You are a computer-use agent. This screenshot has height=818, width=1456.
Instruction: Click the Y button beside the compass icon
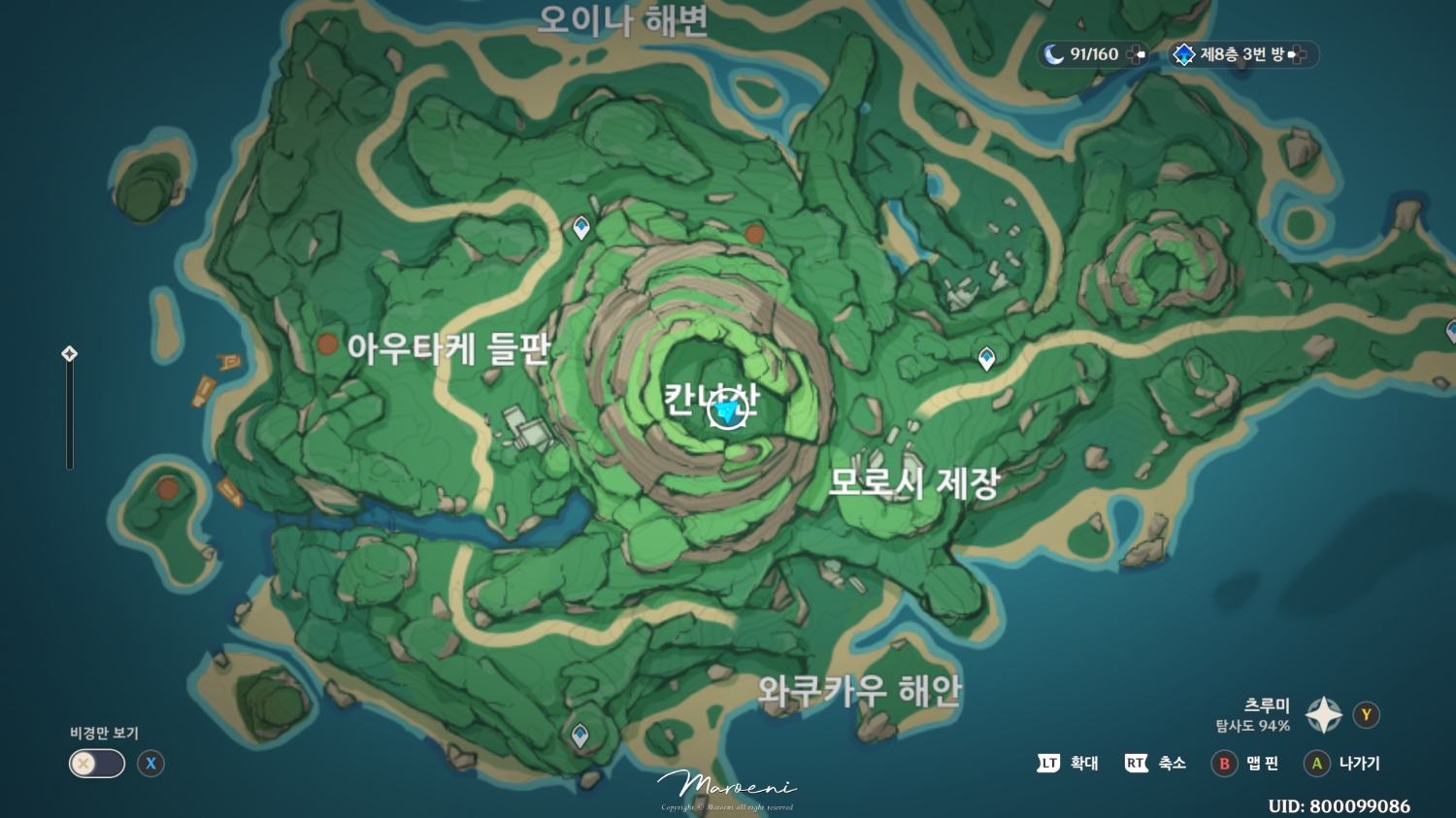(1366, 715)
